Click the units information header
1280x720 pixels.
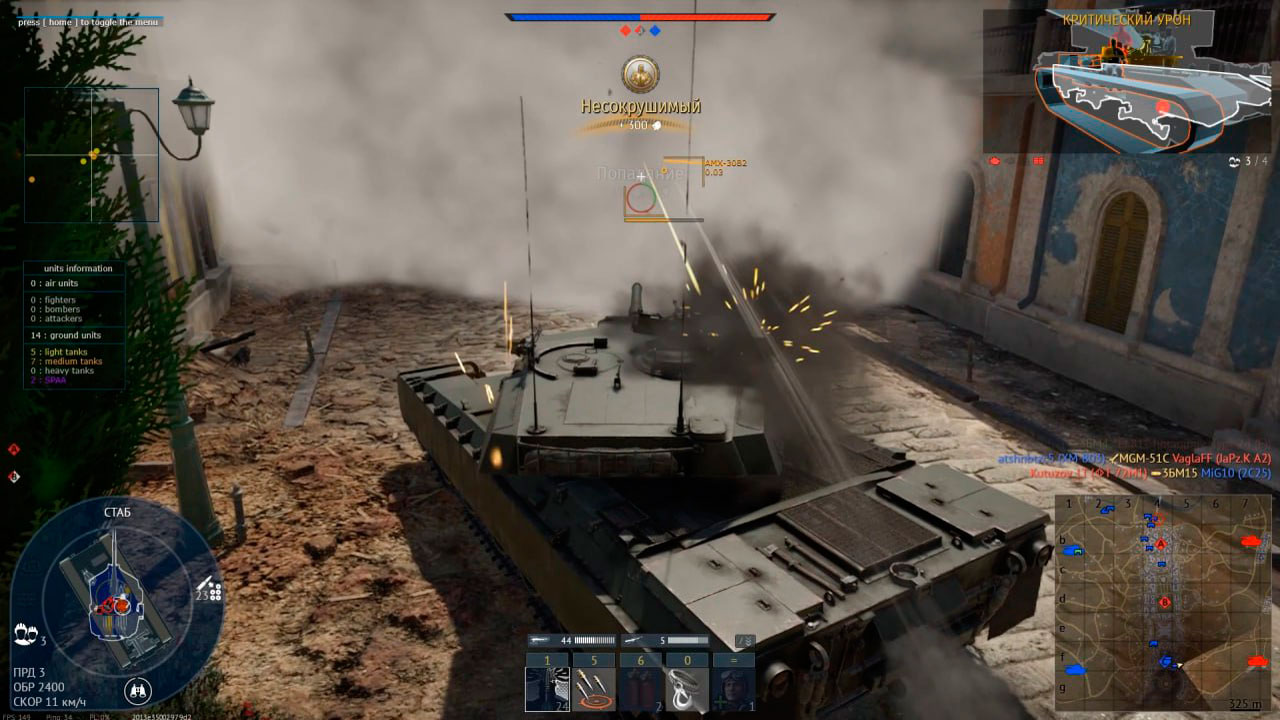(77, 268)
